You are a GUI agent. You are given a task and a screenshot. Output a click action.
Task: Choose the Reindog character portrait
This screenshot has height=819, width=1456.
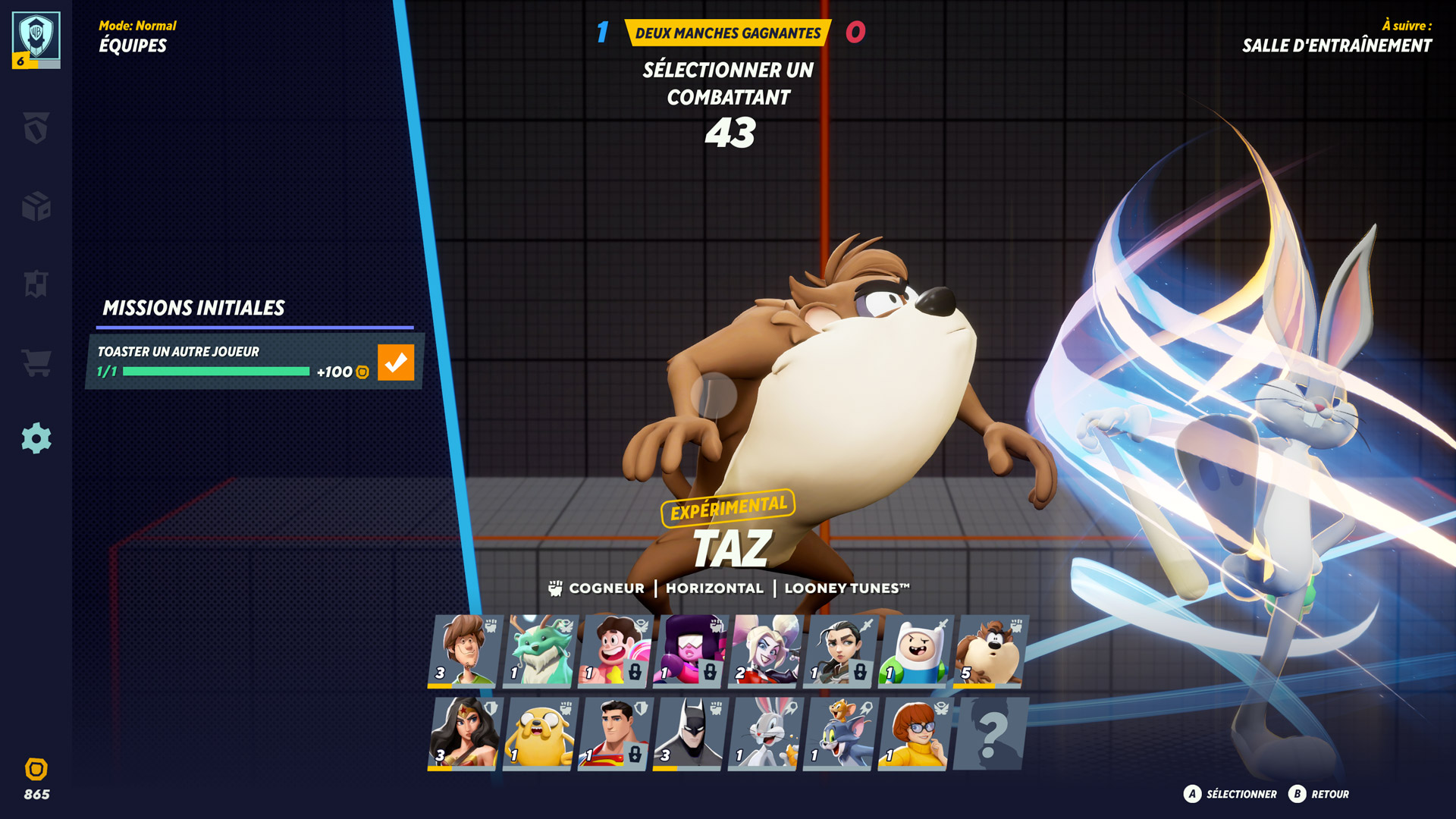[x=539, y=651]
